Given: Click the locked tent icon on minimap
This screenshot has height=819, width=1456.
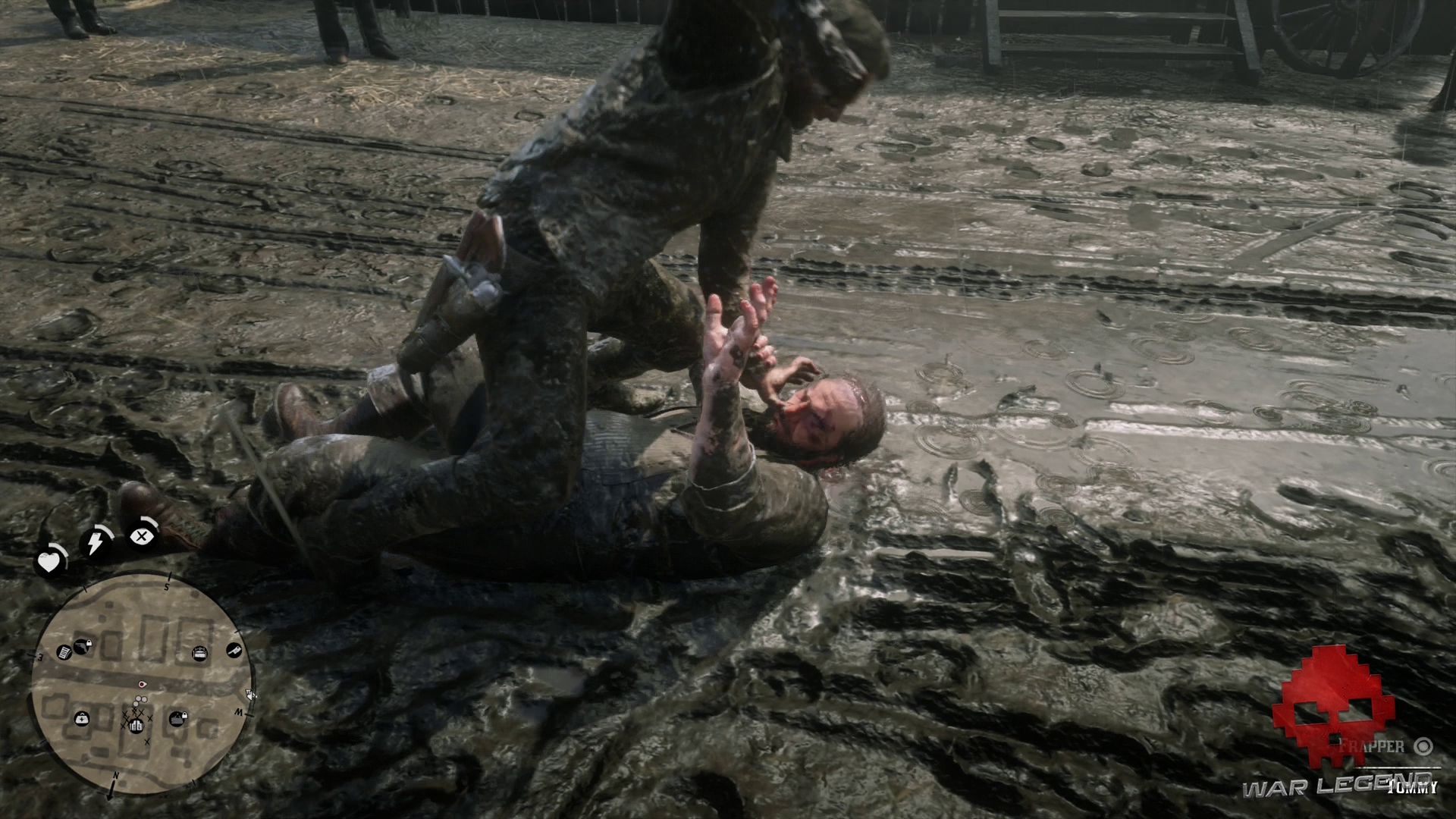Looking at the screenshot, I should coord(179,717).
